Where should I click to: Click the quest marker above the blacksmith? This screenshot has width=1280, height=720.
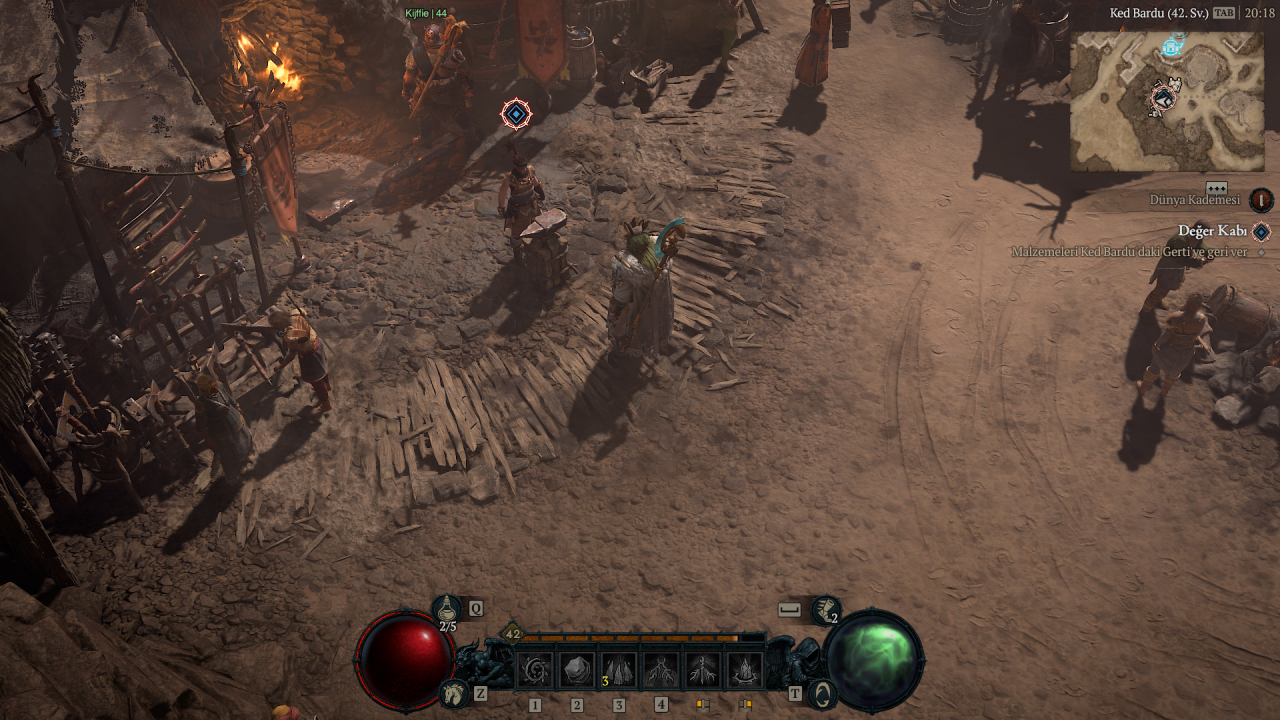[x=515, y=114]
